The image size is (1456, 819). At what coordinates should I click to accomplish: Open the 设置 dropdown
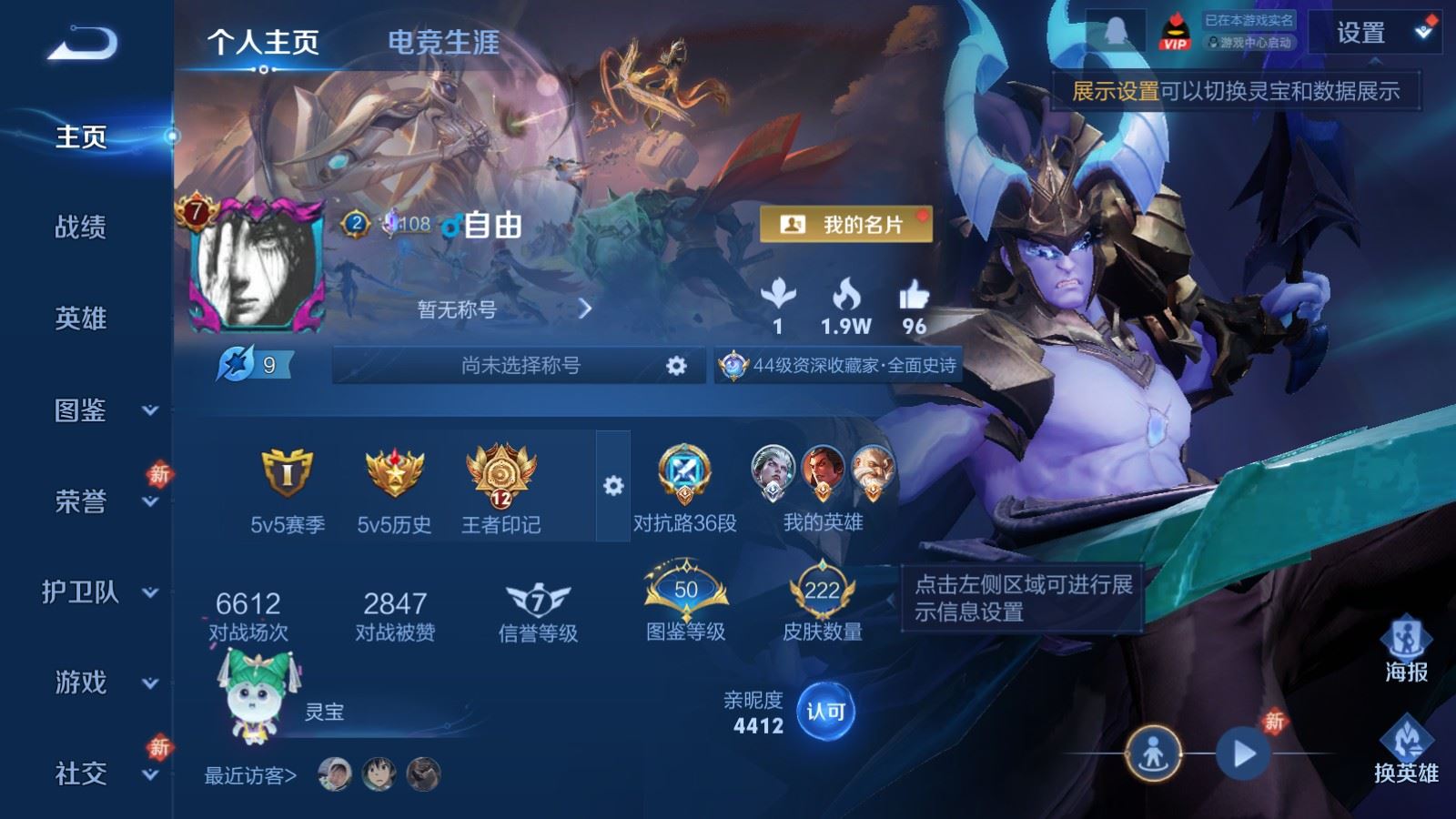click(1374, 34)
